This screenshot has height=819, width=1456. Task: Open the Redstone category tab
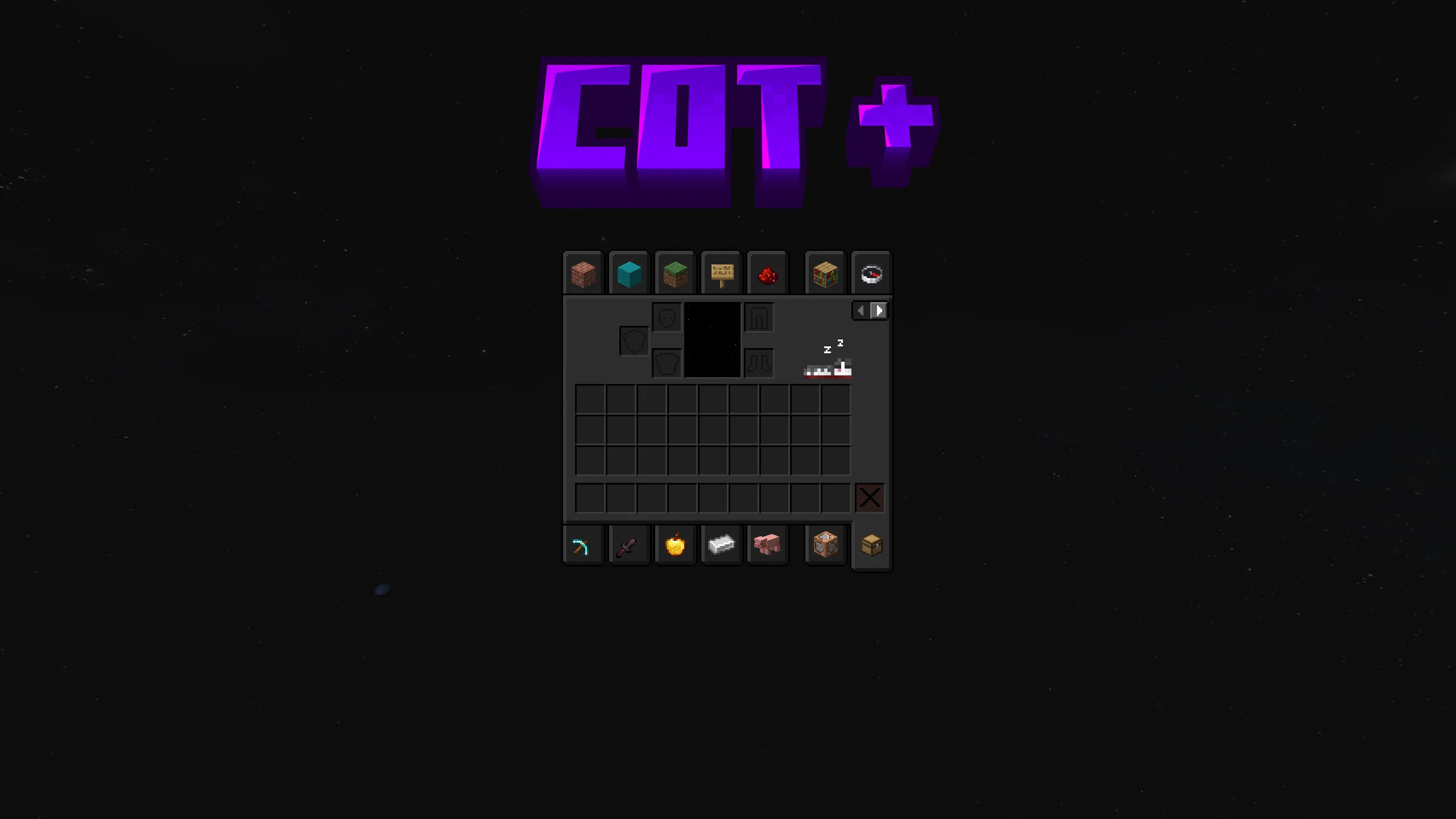coord(768,274)
